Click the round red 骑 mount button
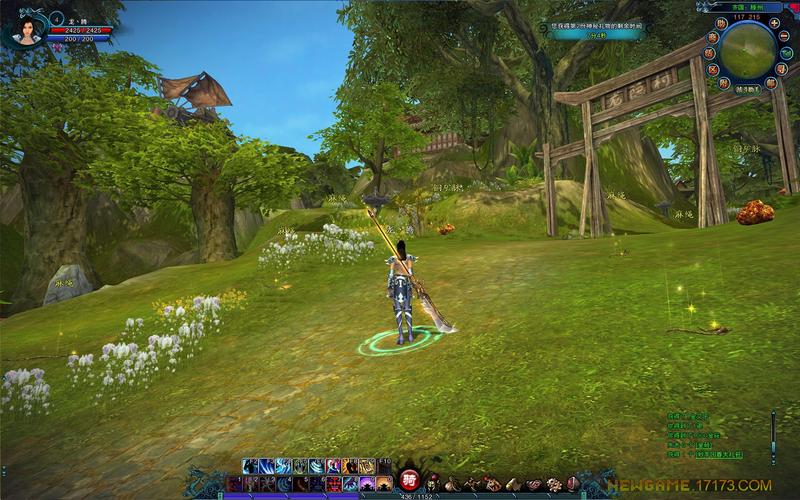 [x=408, y=478]
